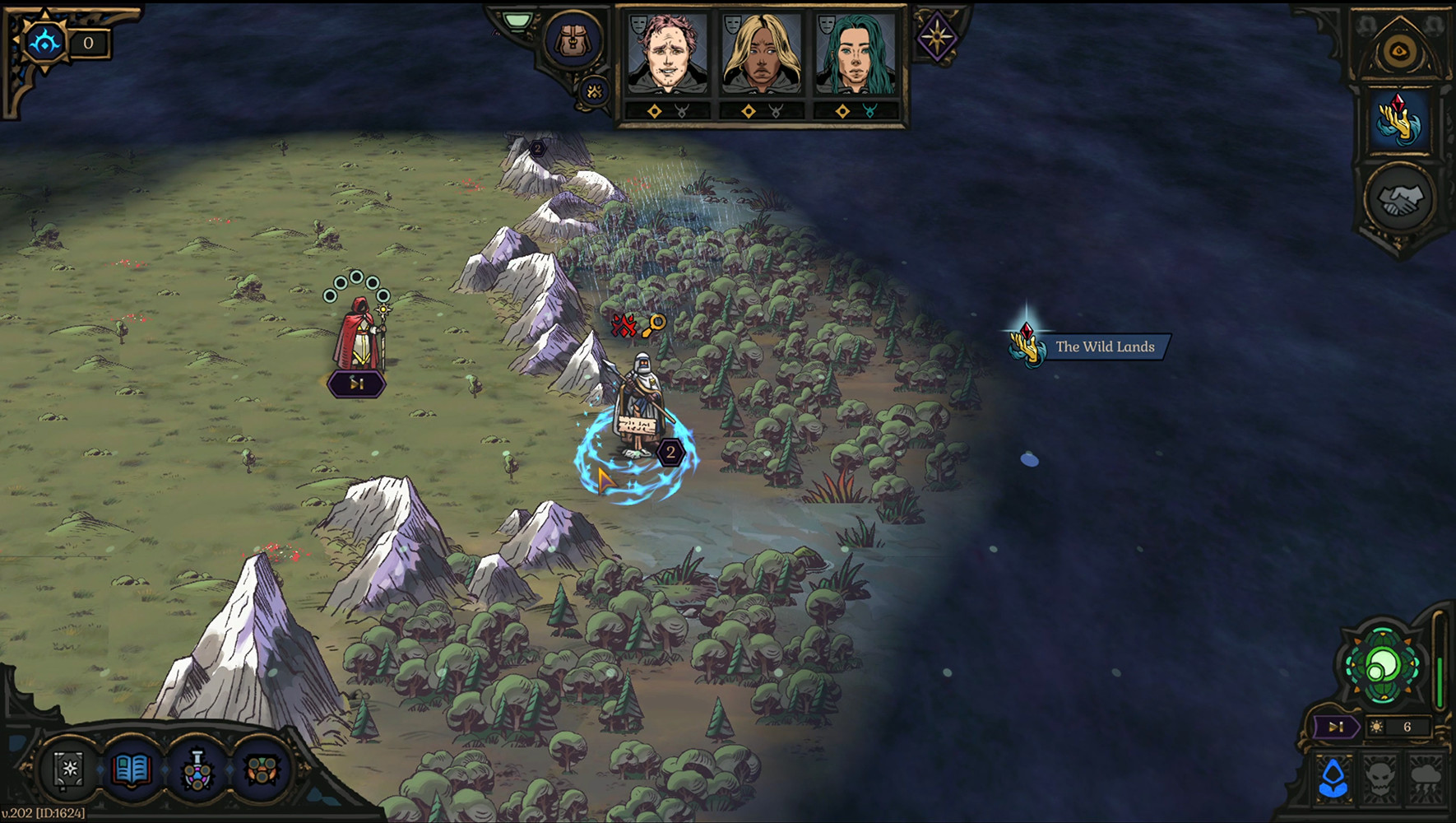Click the purple compass star icon
Viewport: 1456px width, 823px height.
(x=937, y=36)
